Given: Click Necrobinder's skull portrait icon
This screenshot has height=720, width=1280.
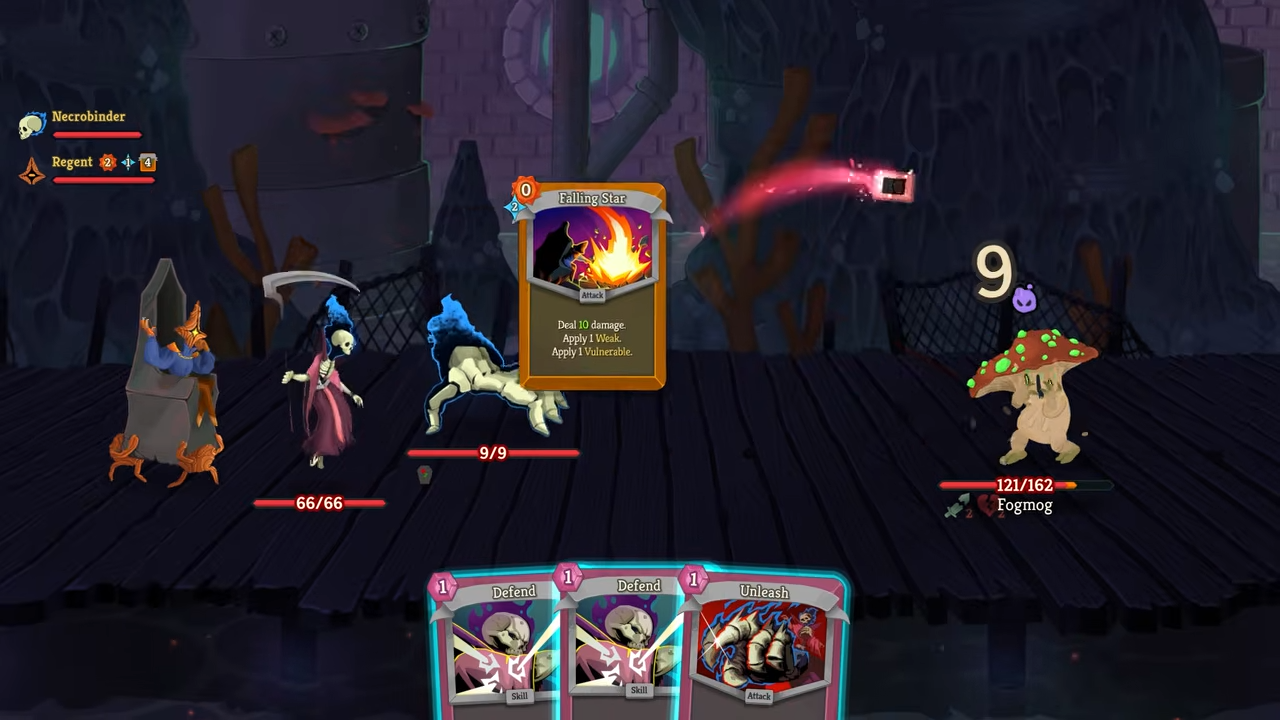Looking at the screenshot, I should click(31, 124).
